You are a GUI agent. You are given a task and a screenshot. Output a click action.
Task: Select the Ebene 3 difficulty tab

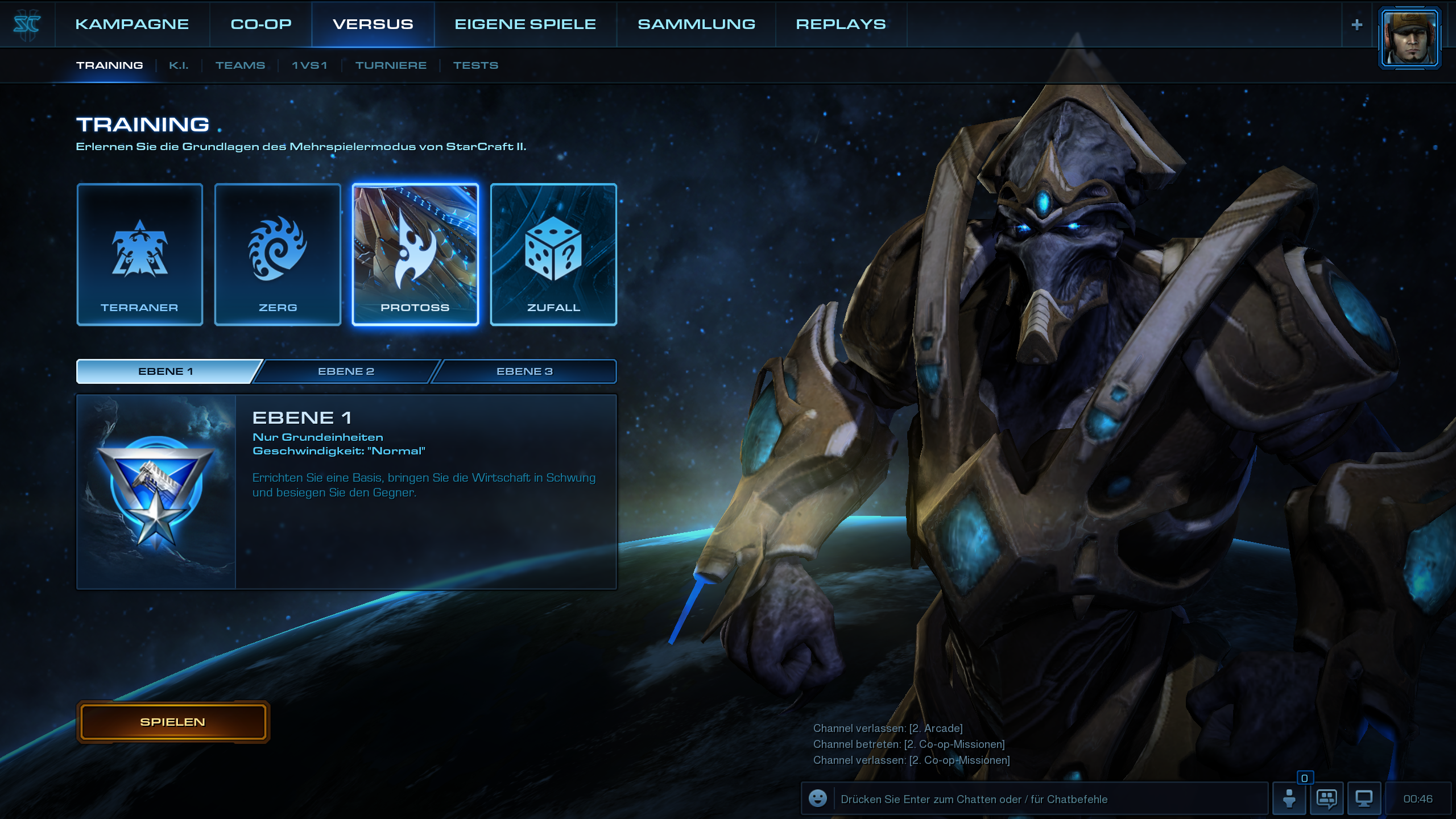(524, 371)
